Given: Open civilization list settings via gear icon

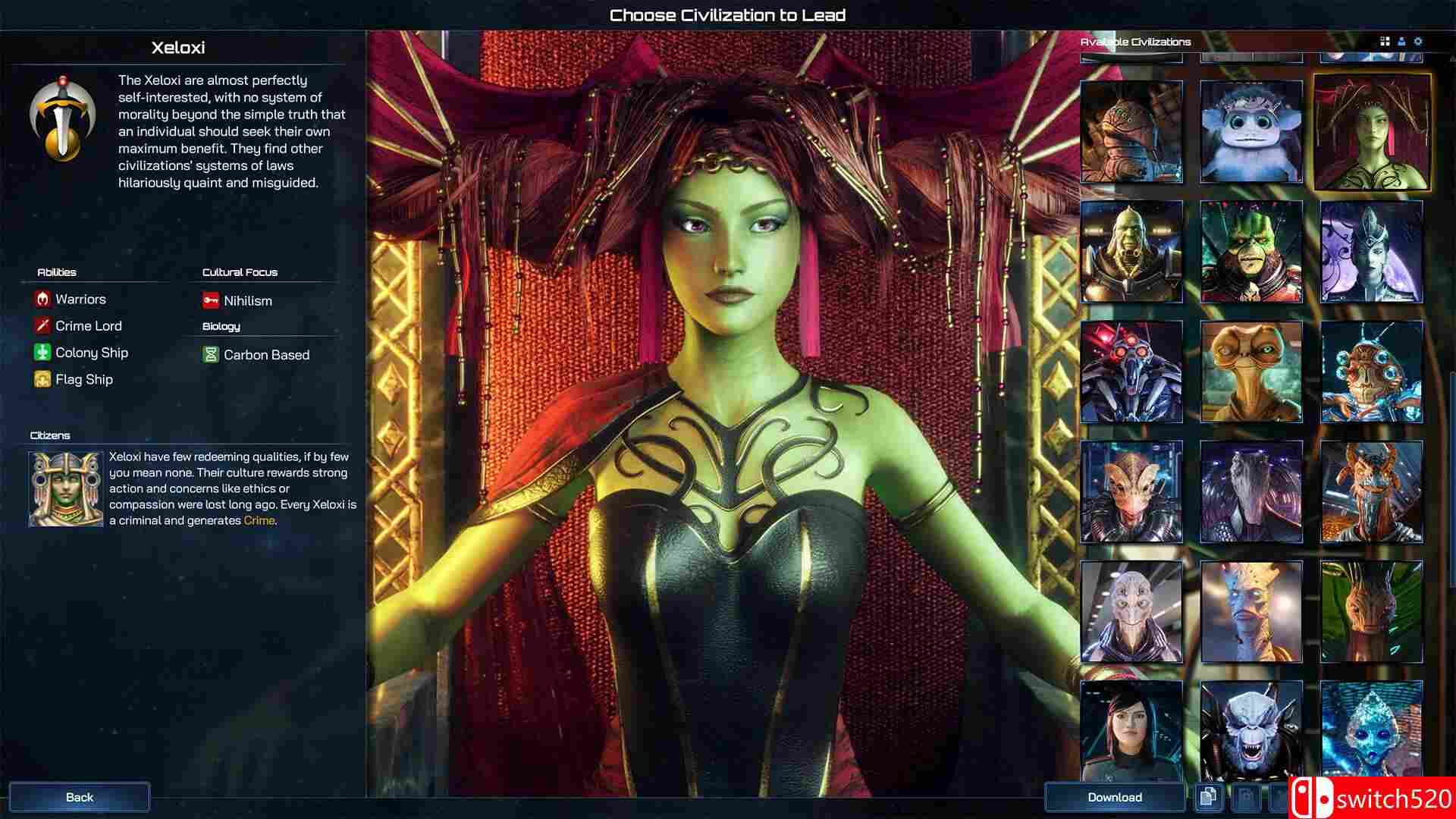Looking at the screenshot, I should coord(1418,42).
